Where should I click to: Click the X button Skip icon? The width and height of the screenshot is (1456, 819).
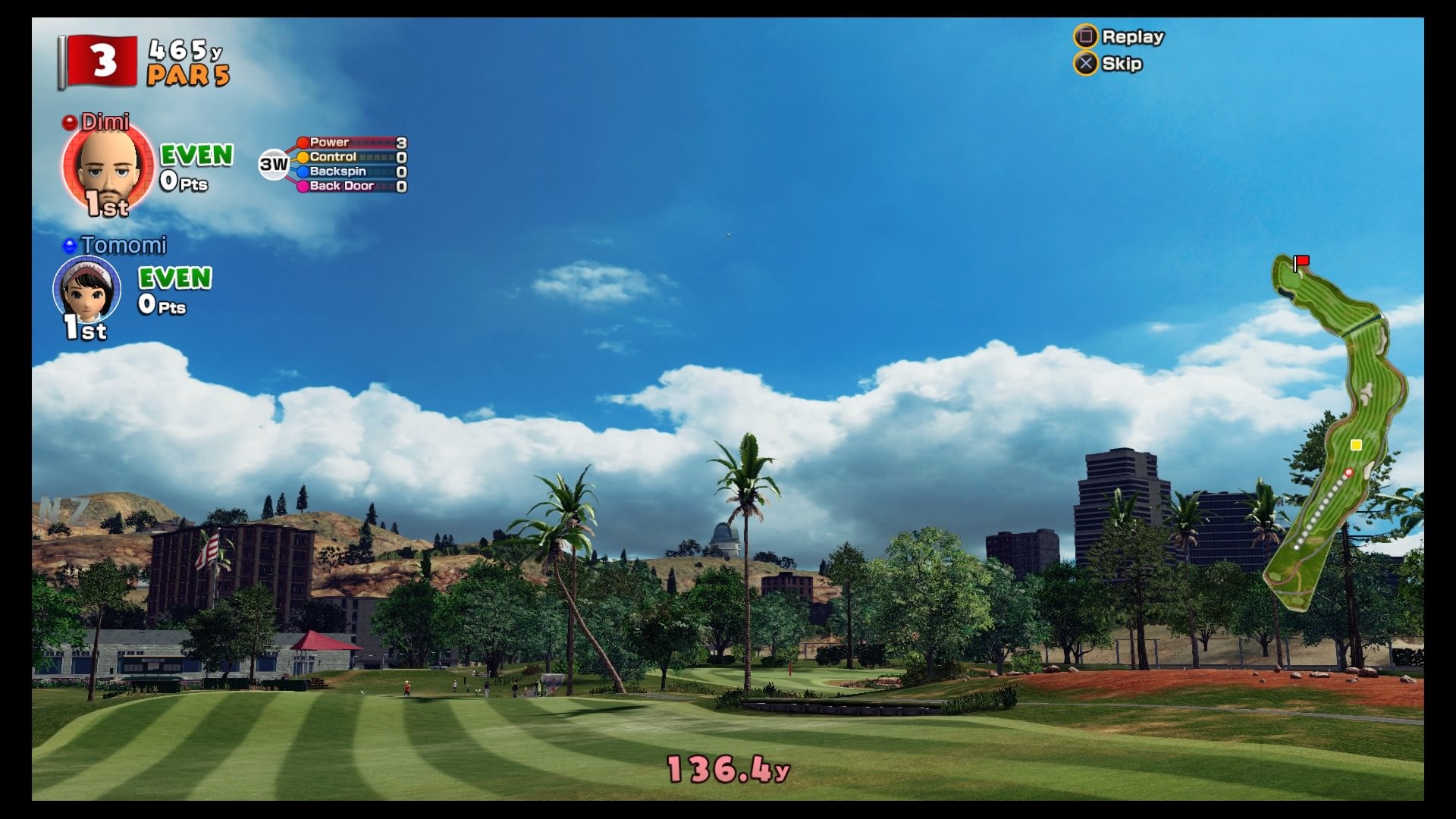click(1086, 64)
